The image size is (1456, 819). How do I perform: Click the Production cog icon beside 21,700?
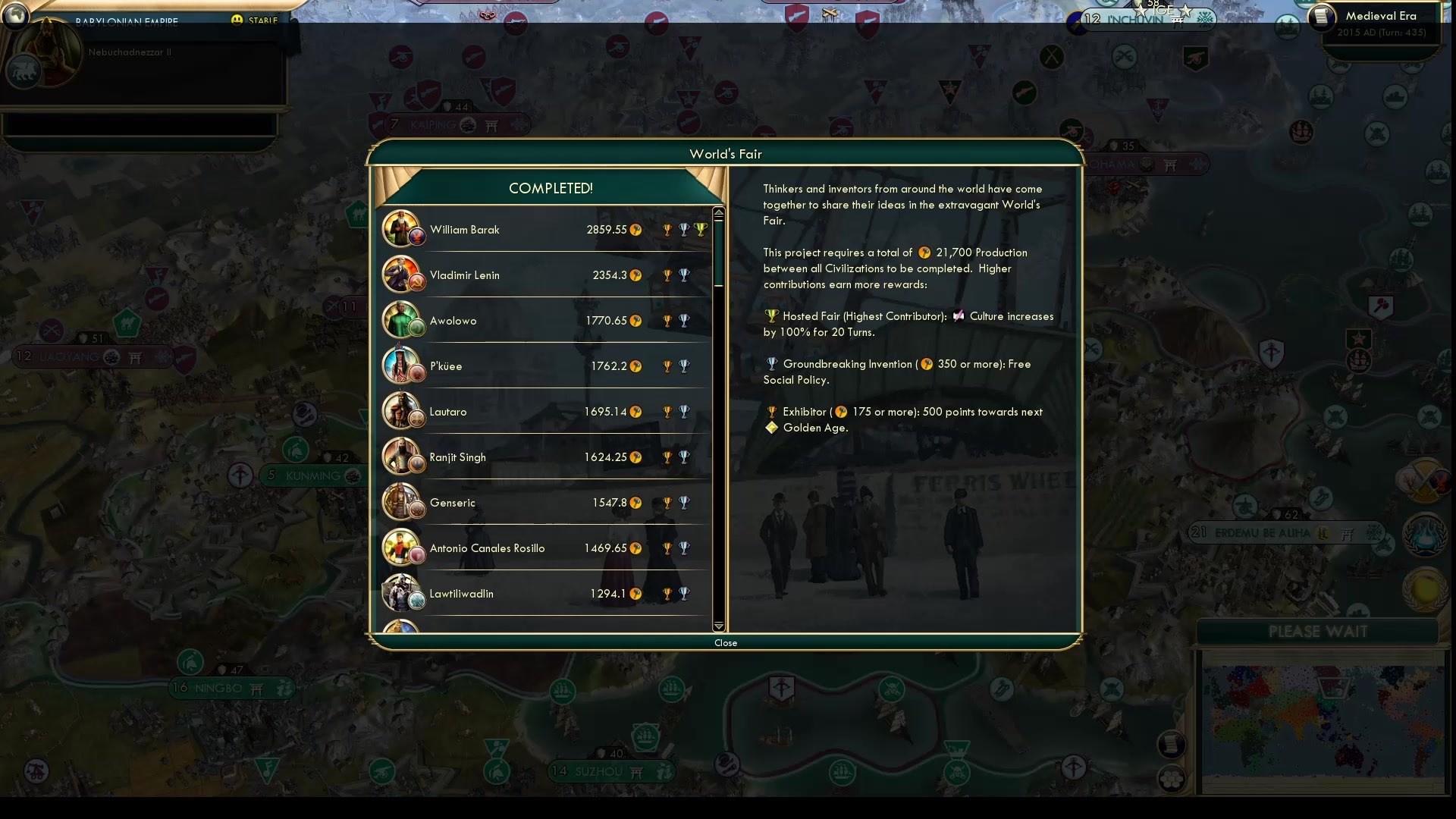coord(924,253)
